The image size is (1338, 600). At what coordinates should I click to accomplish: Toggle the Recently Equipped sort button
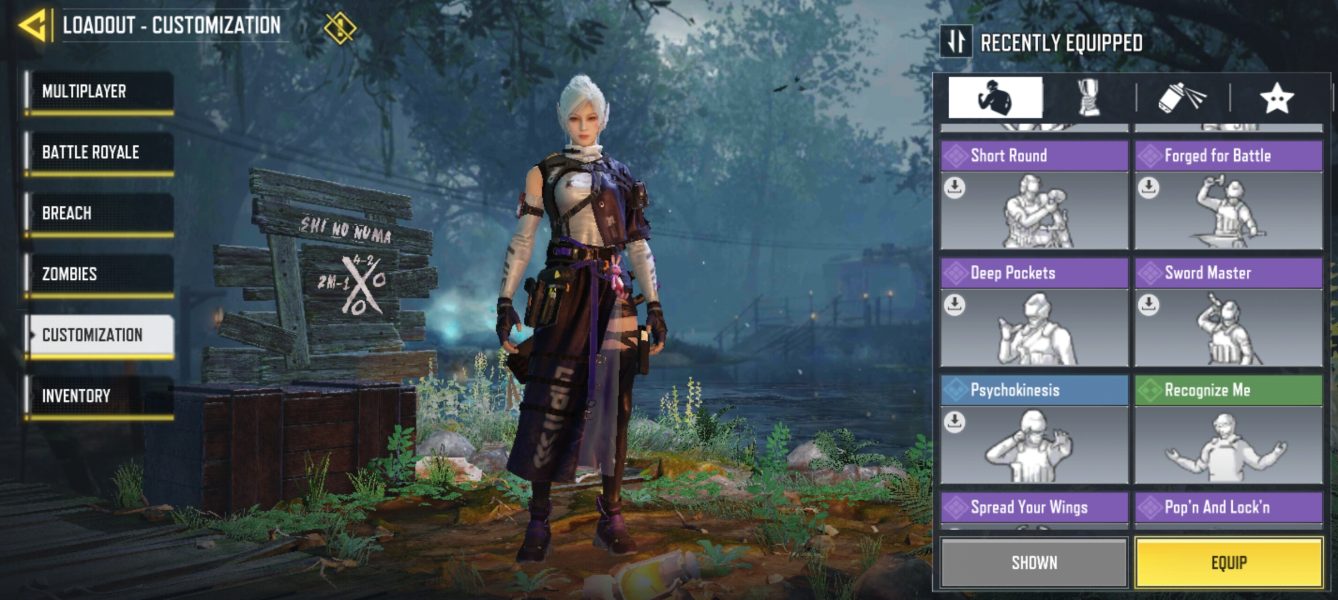957,41
